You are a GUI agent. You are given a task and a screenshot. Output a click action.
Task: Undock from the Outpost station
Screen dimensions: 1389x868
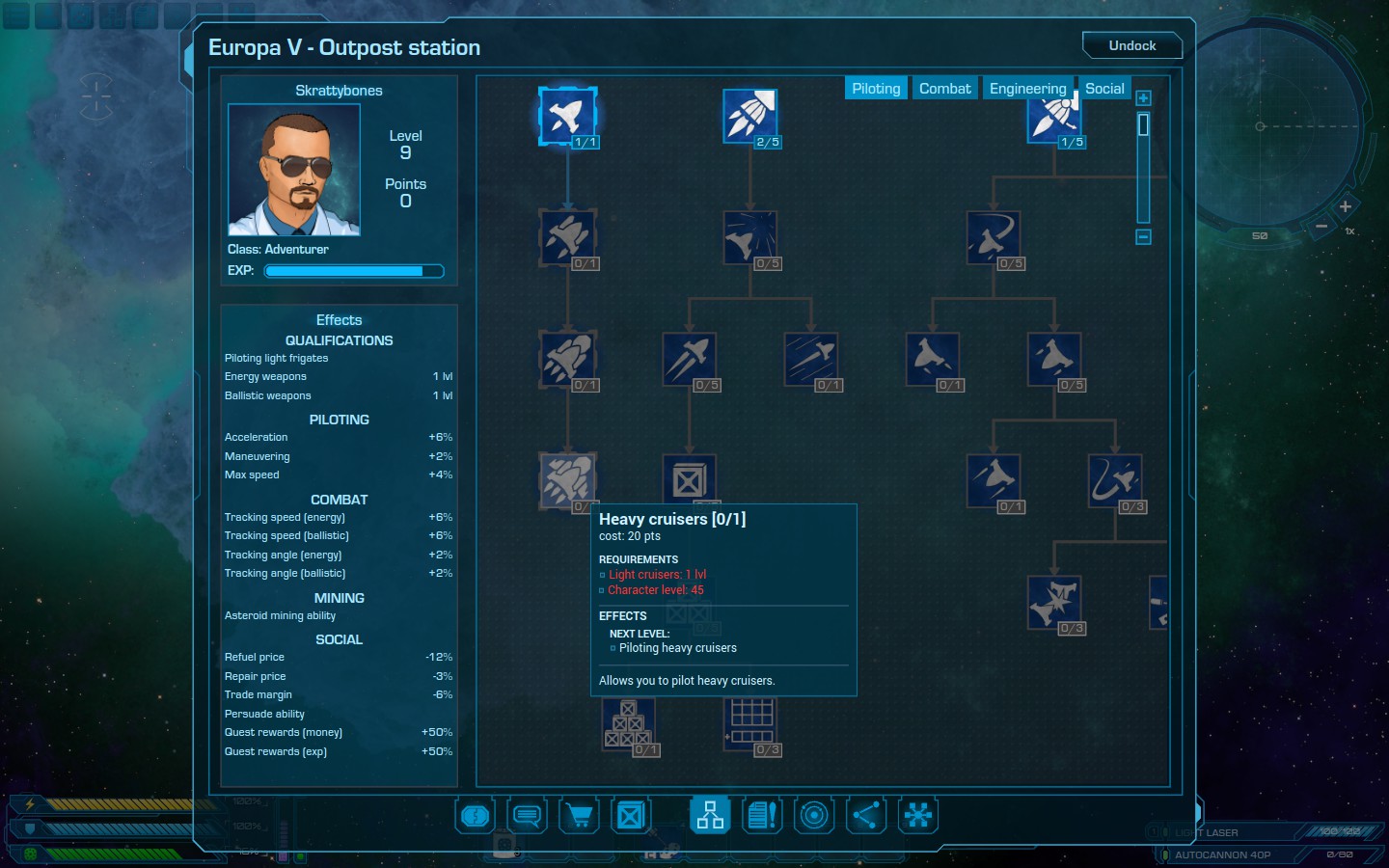click(x=1131, y=45)
